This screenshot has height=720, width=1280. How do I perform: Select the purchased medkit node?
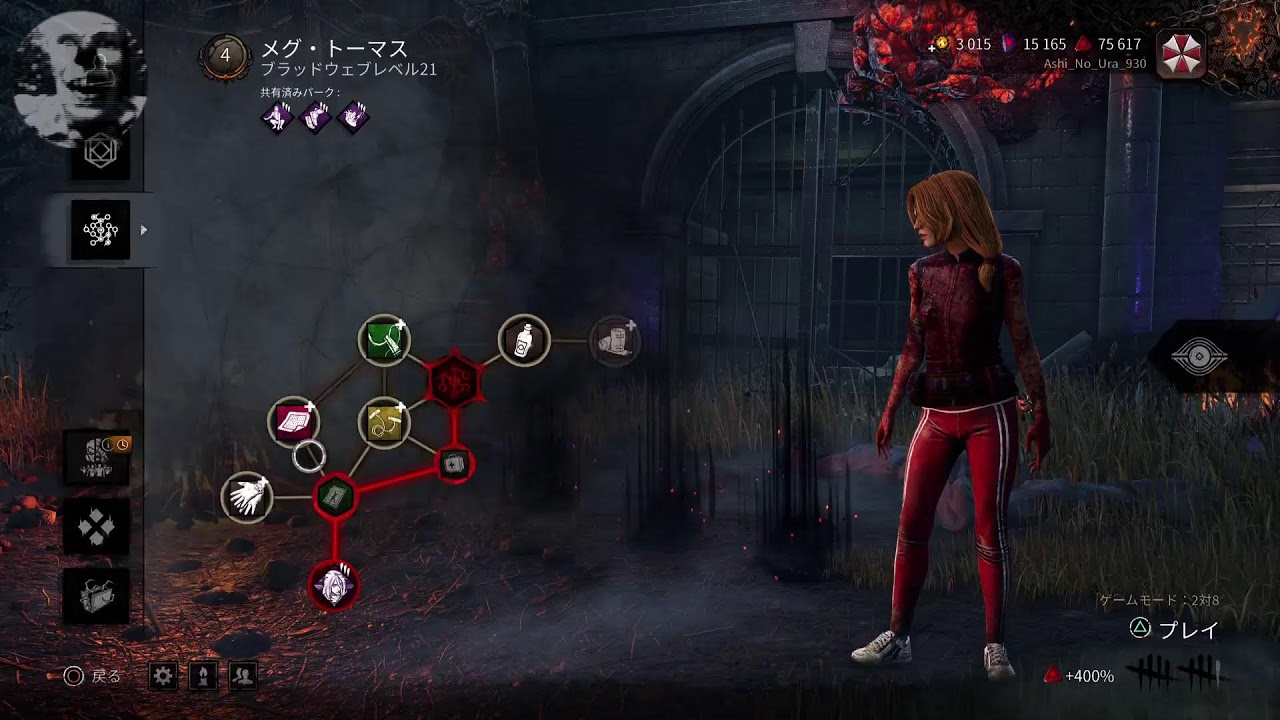pyautogui.click(x=454, y=463)
